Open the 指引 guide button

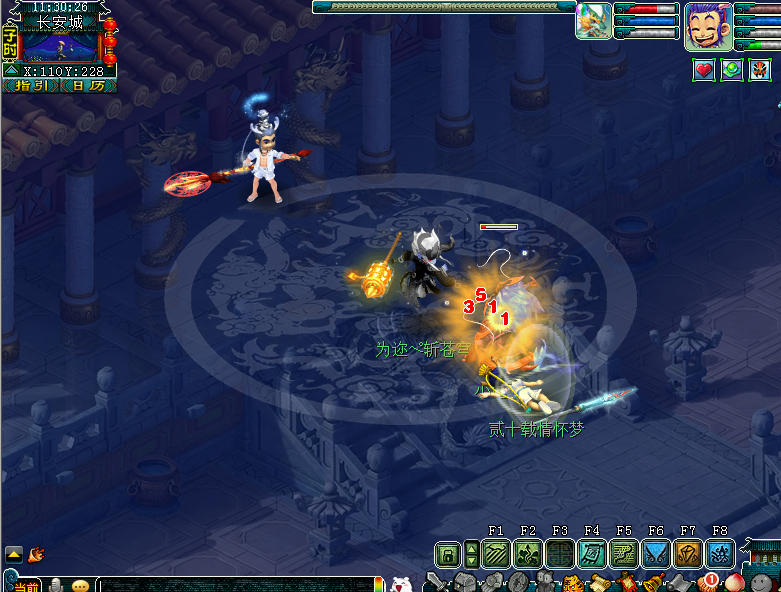(x=31, y=86)
